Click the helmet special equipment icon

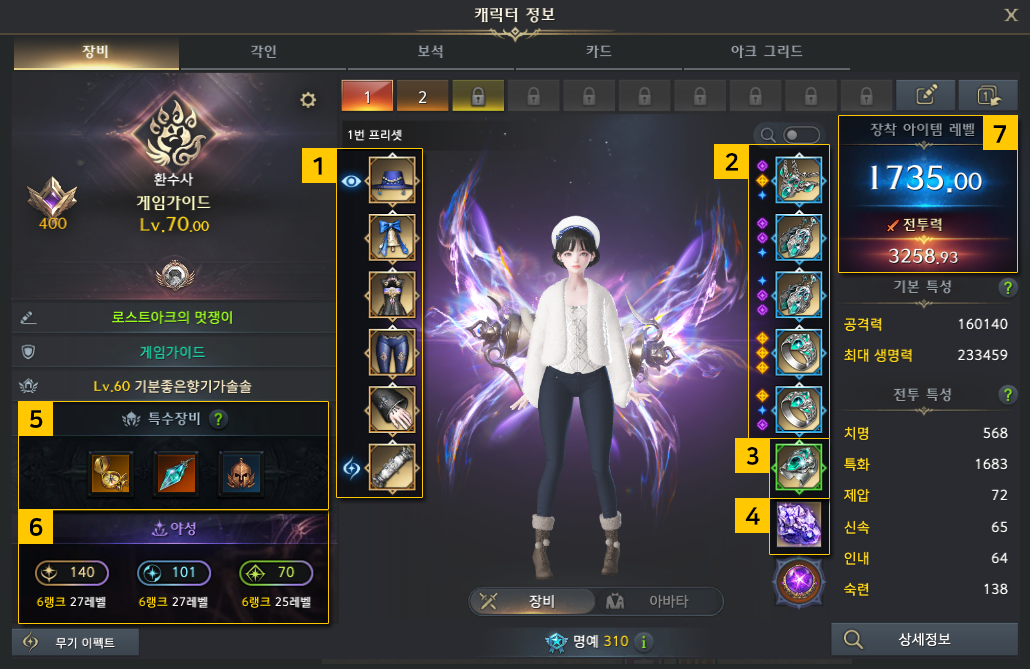(240, 472)
